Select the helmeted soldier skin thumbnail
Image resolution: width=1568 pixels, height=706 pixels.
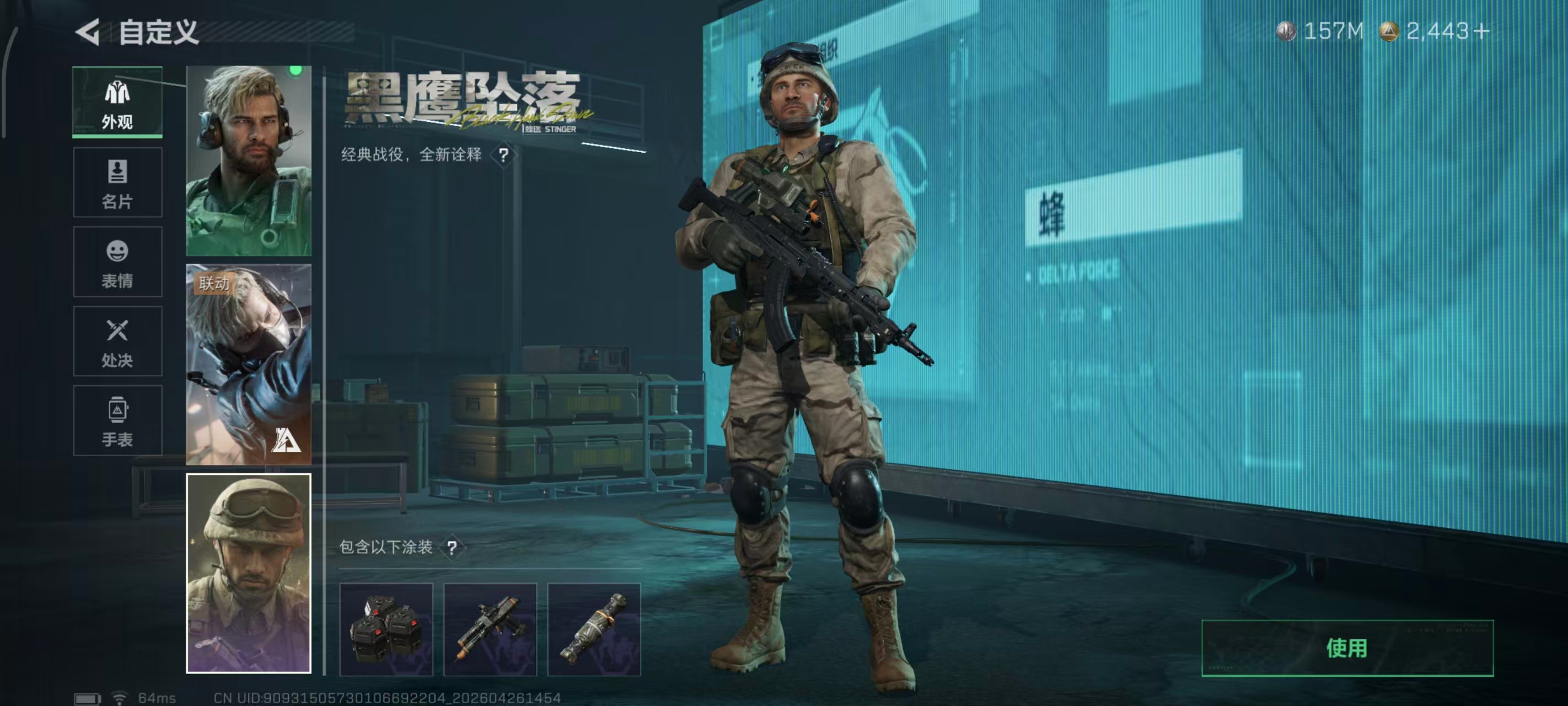(x=248, y=573)
